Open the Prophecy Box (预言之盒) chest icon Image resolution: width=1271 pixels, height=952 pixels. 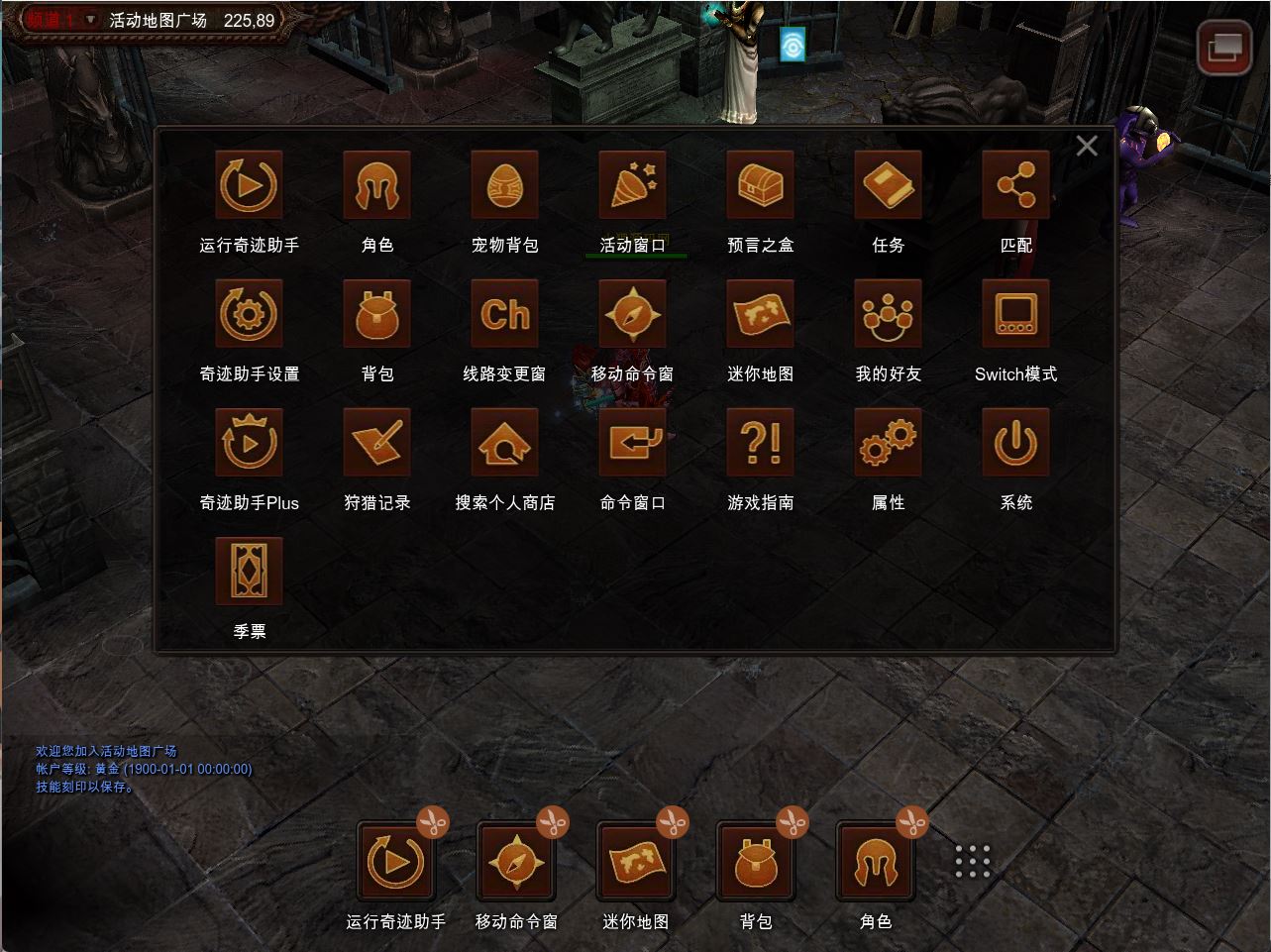[761, 185]
